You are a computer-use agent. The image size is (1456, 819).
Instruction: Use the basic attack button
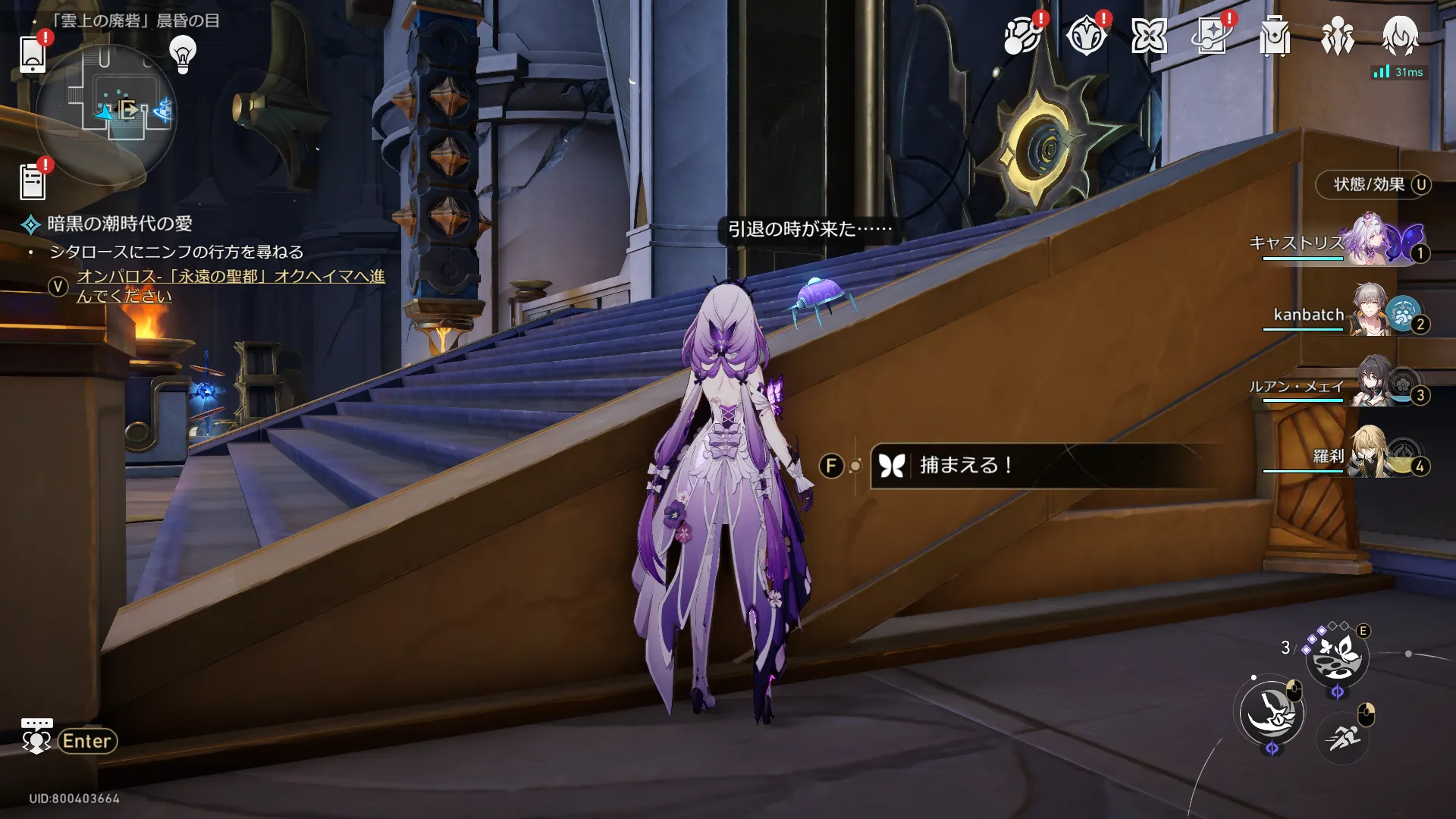click(x=1272, y=713)
